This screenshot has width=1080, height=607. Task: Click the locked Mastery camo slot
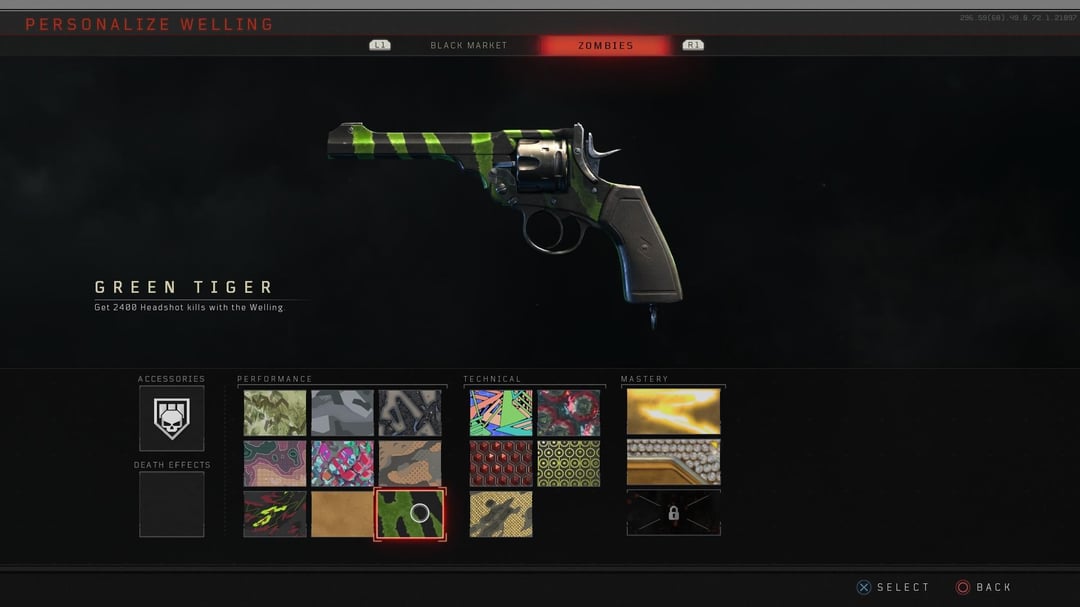[x=673, y=513]
